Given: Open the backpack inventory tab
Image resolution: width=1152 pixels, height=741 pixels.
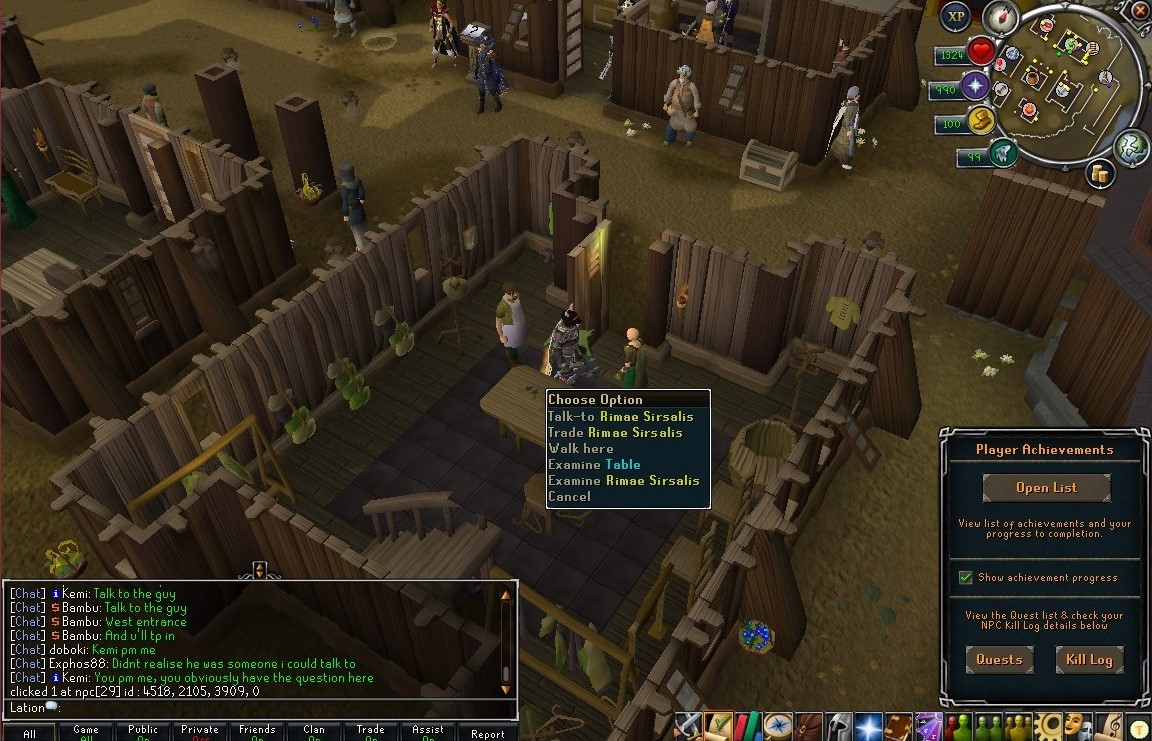Looking at the screenshot, I should click(x=808, y=725).
